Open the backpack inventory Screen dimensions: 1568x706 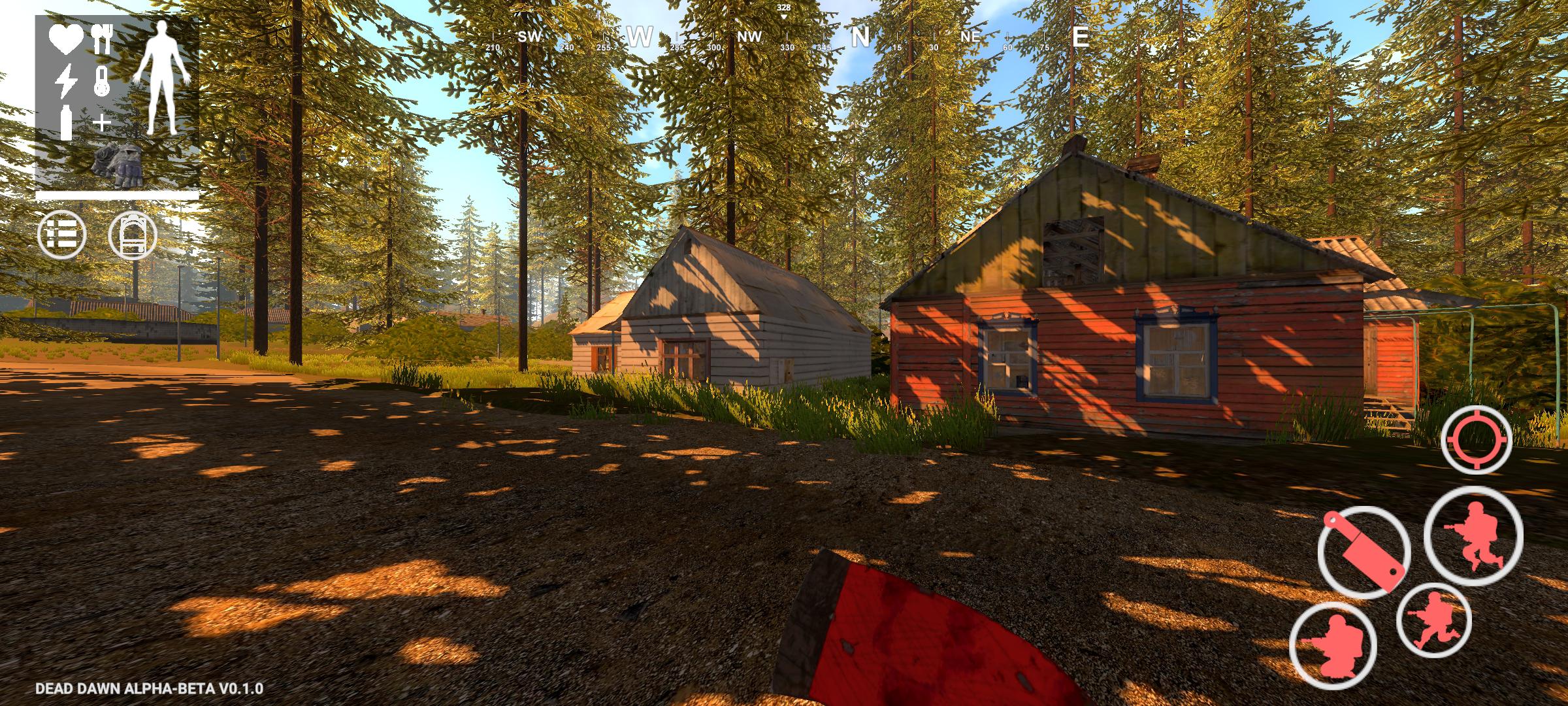click(x=133, y=235)
